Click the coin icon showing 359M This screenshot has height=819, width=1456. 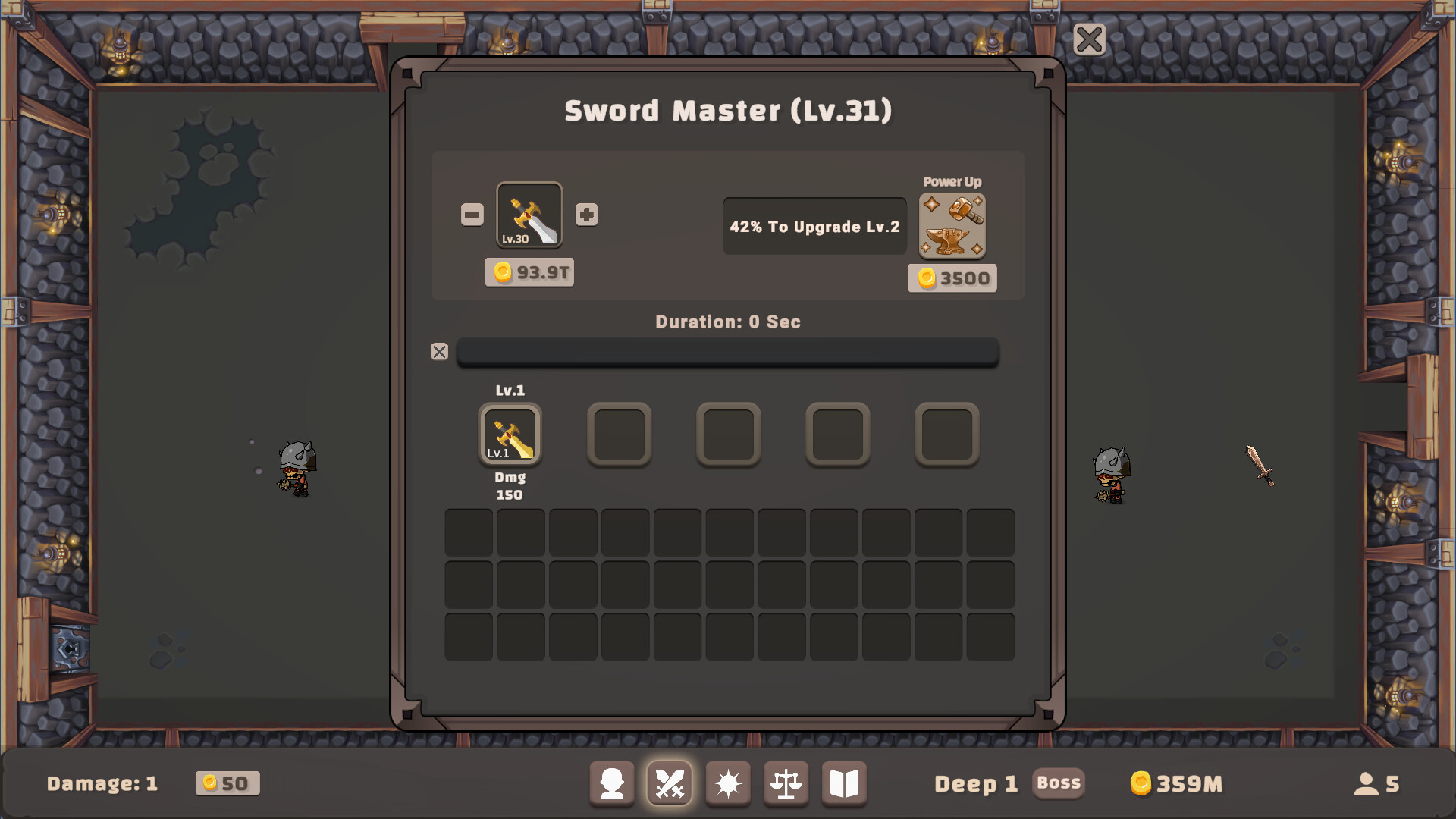(x=1141, y=783)
